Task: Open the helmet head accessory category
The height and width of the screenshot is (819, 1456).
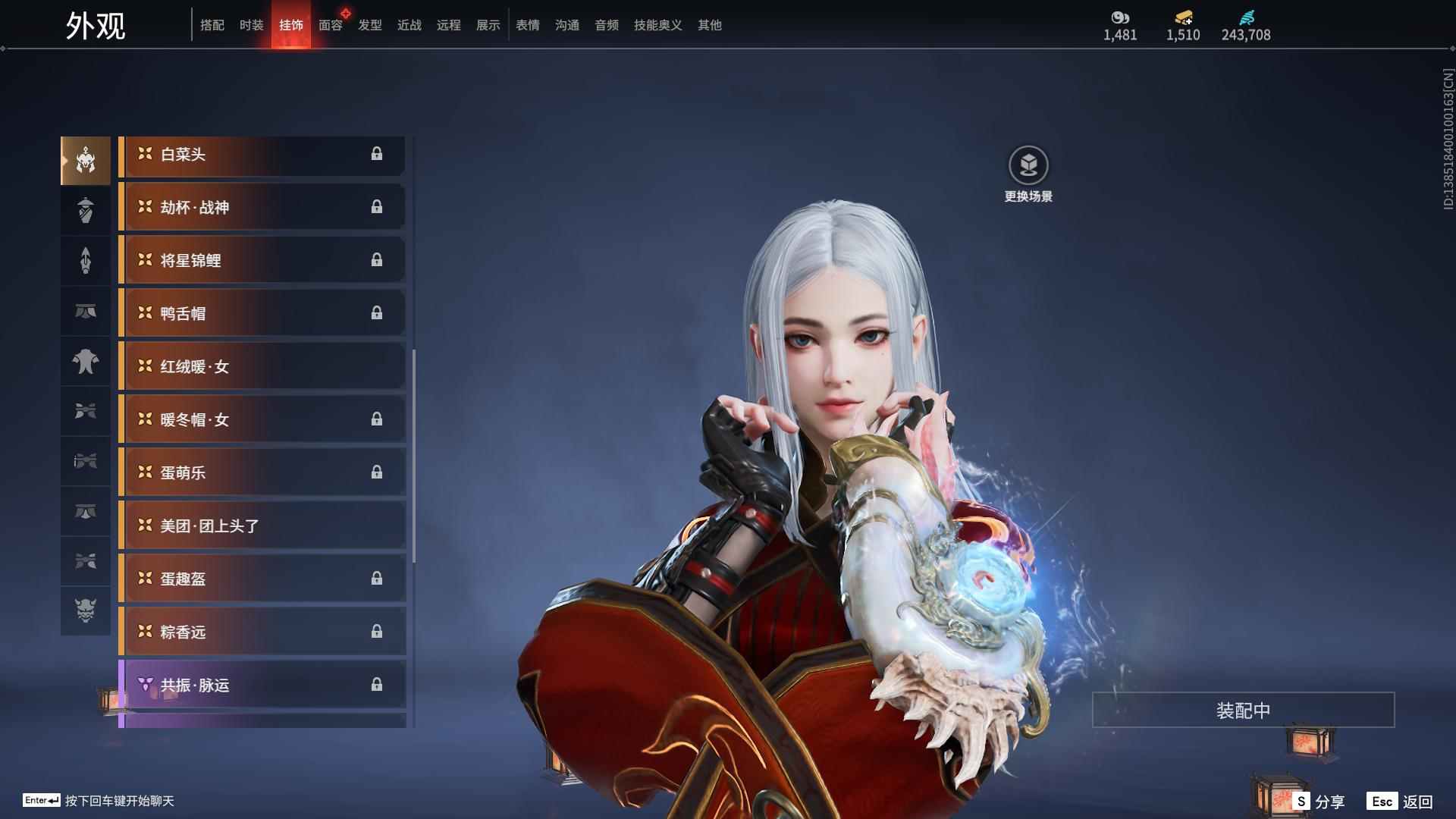Action: coord(86,161)
